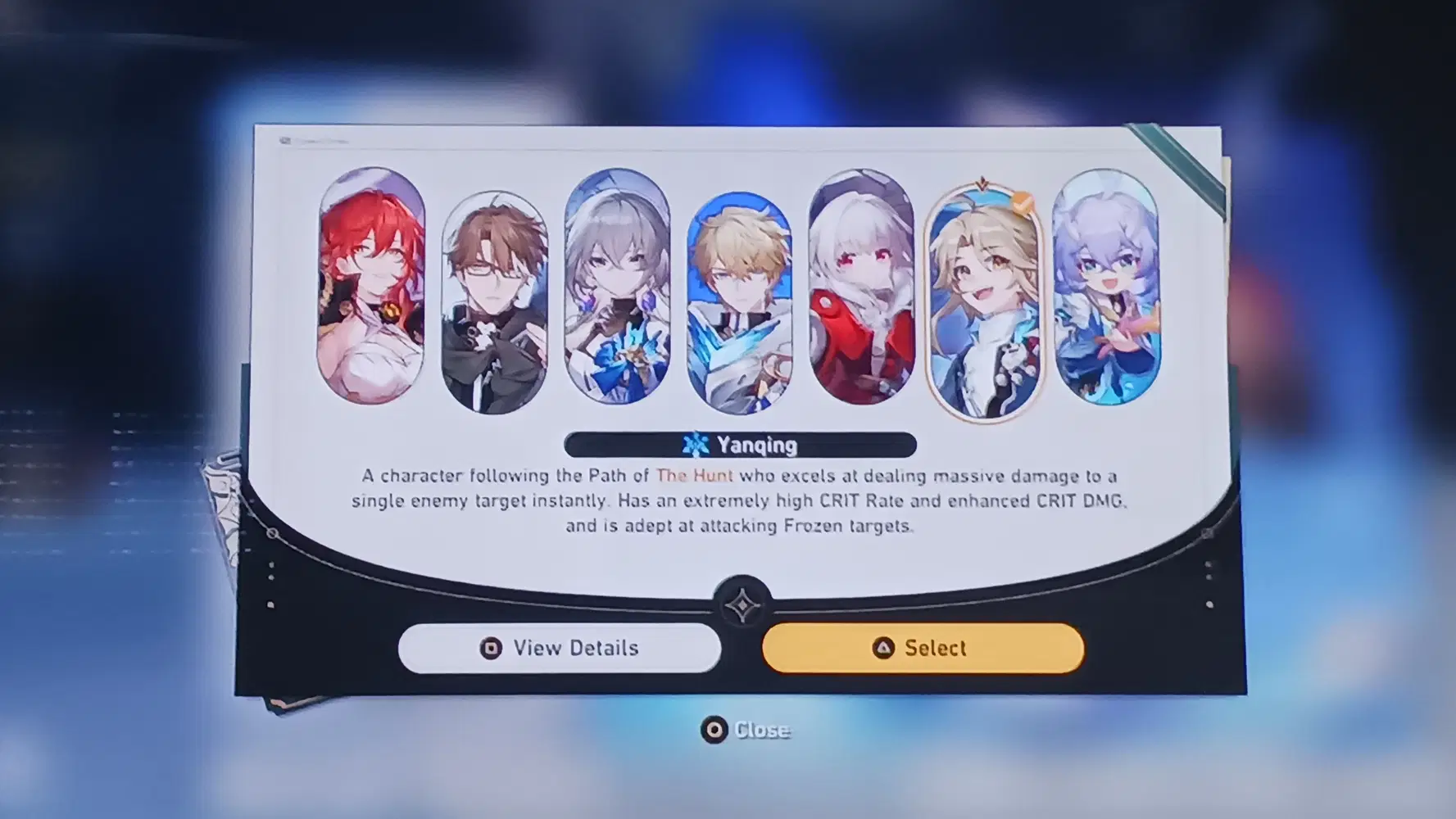Open The Hunt path link in the description
This screenshot has height=819, width=1456.
(x=698, y=475)
